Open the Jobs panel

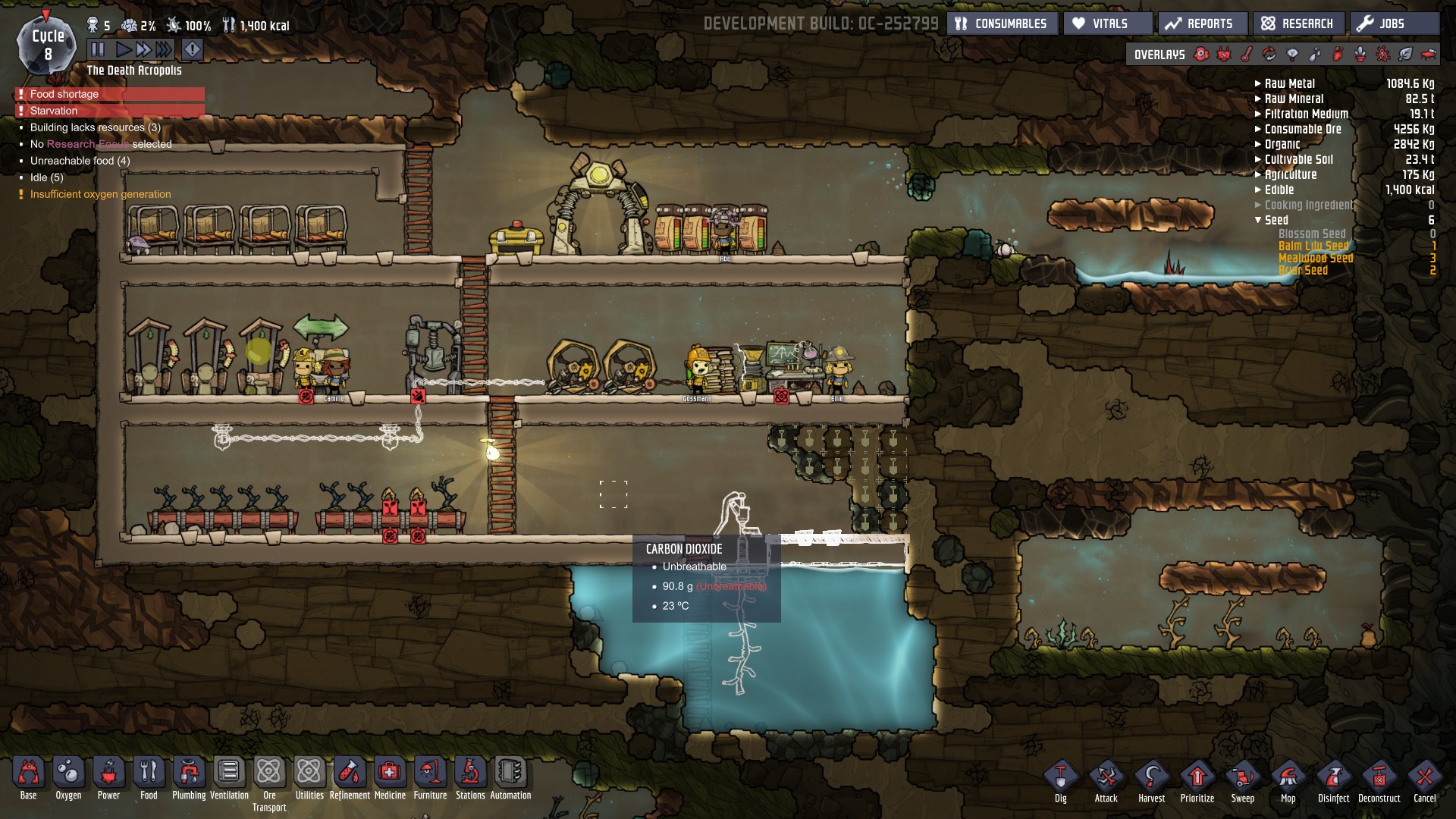[1393, 24]
